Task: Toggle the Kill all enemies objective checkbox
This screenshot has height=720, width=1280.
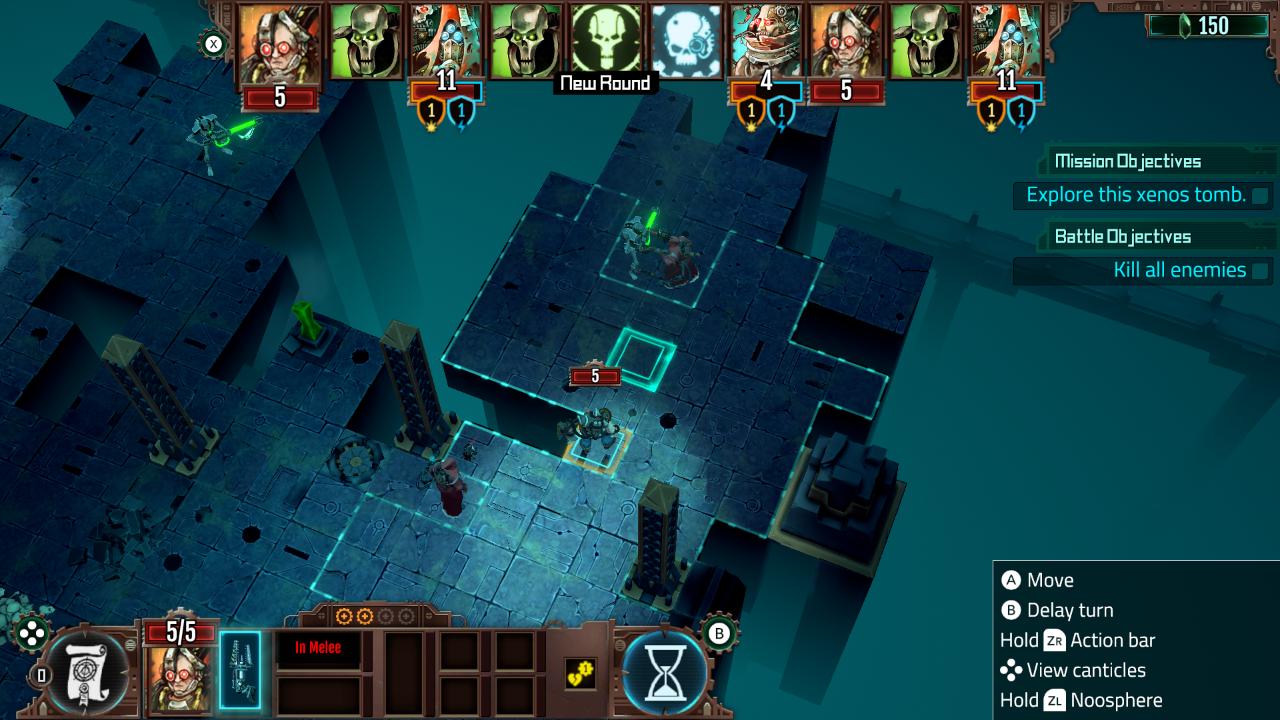Action: click(1257, 270)
